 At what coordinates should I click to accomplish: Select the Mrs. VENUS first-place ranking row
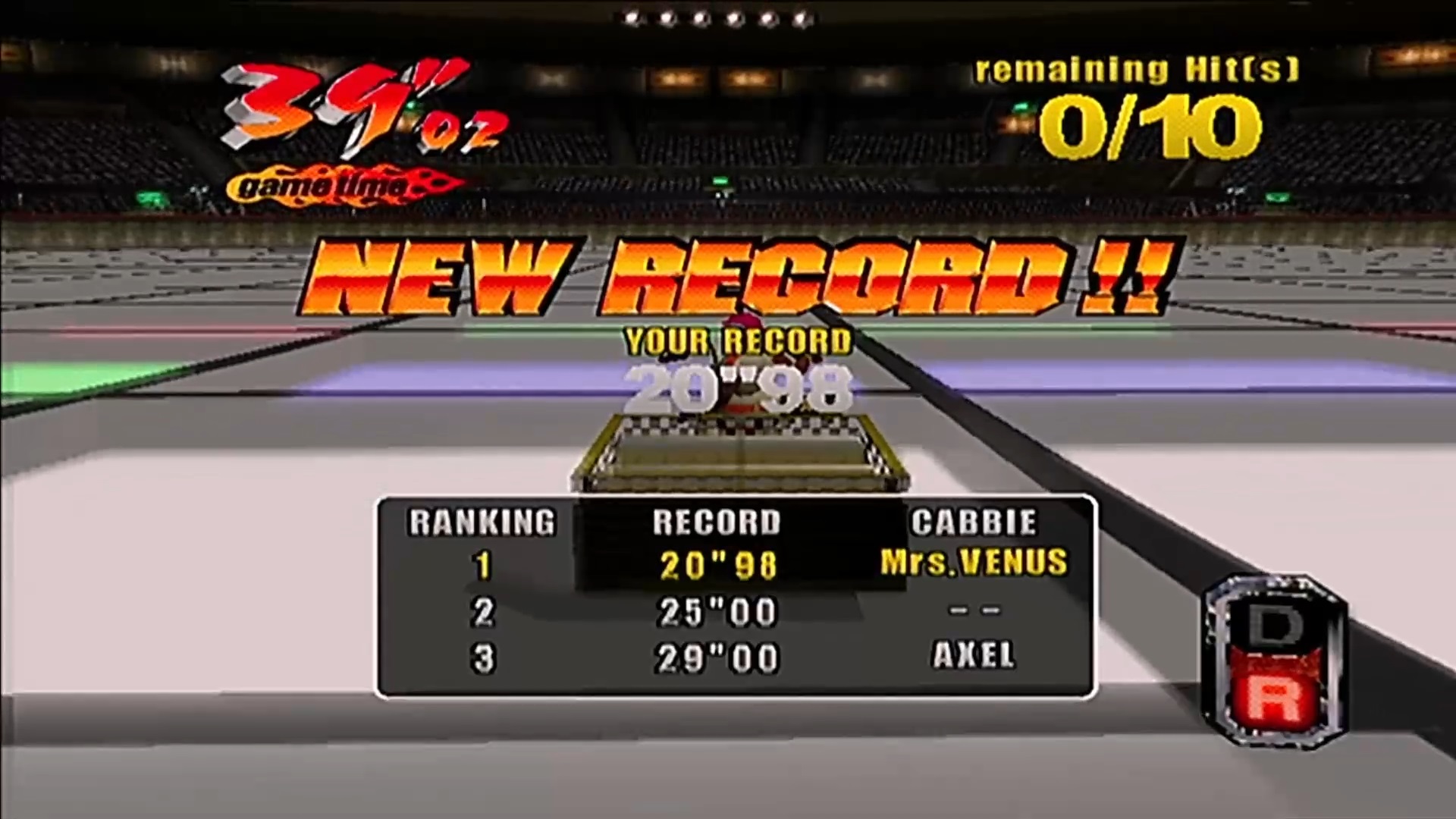(736, 565)
